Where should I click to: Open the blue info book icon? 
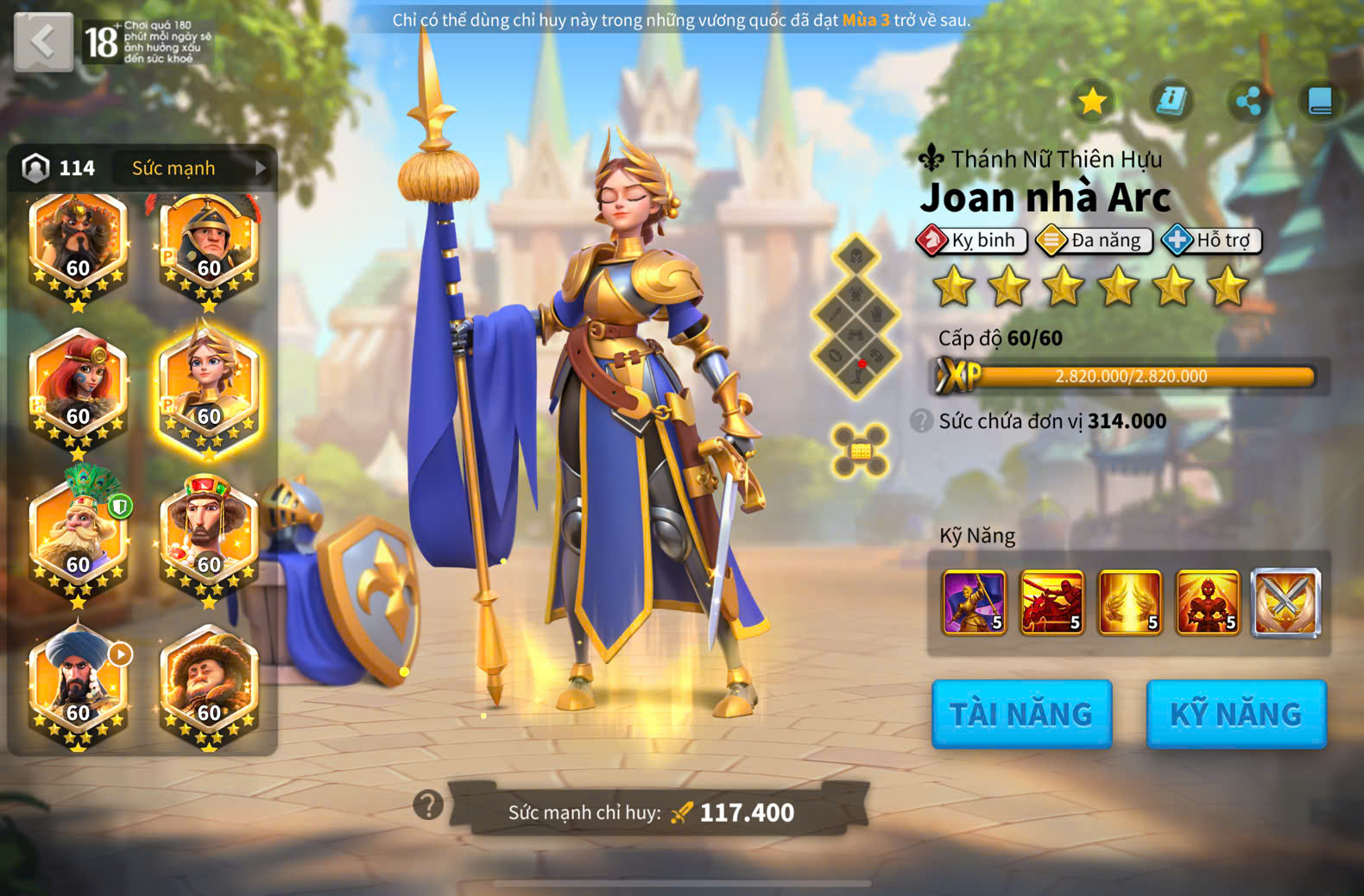tap(1171, 102)
